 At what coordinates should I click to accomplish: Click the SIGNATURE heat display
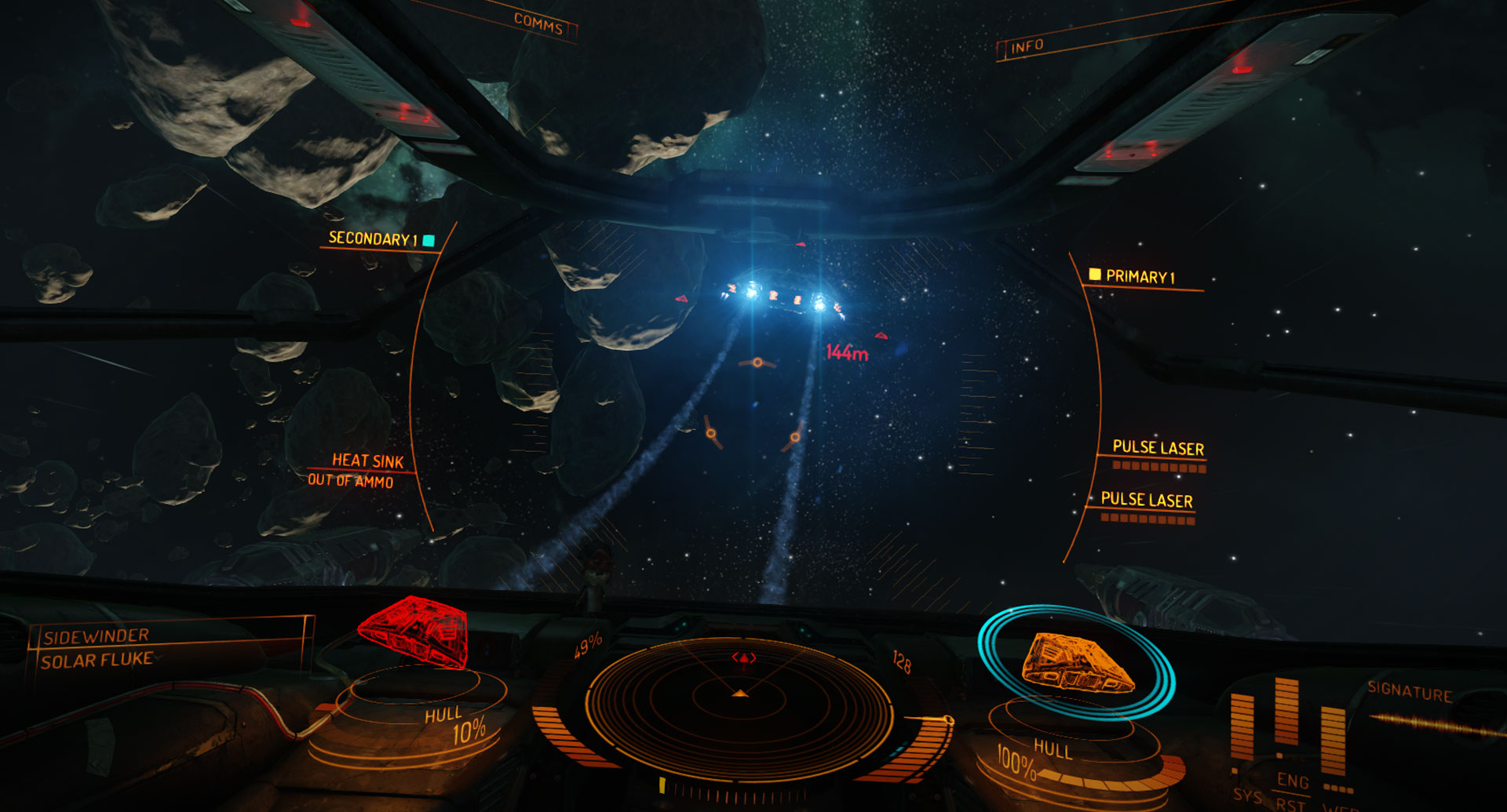click(1410, 693)
